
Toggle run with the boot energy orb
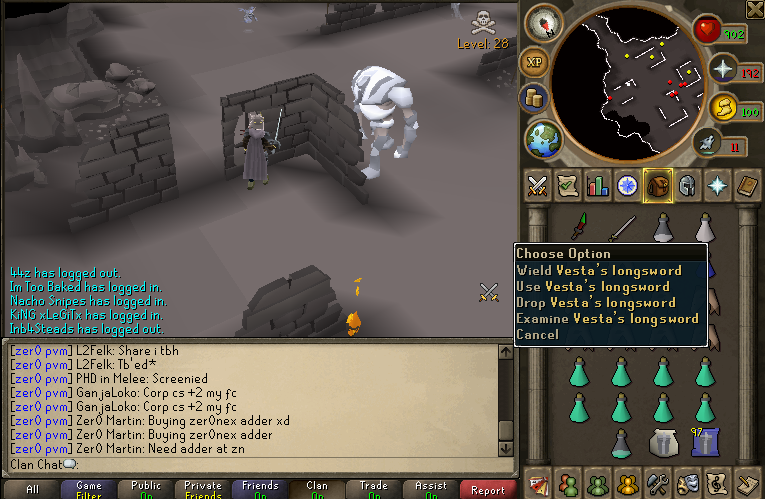tap(721, 145)
